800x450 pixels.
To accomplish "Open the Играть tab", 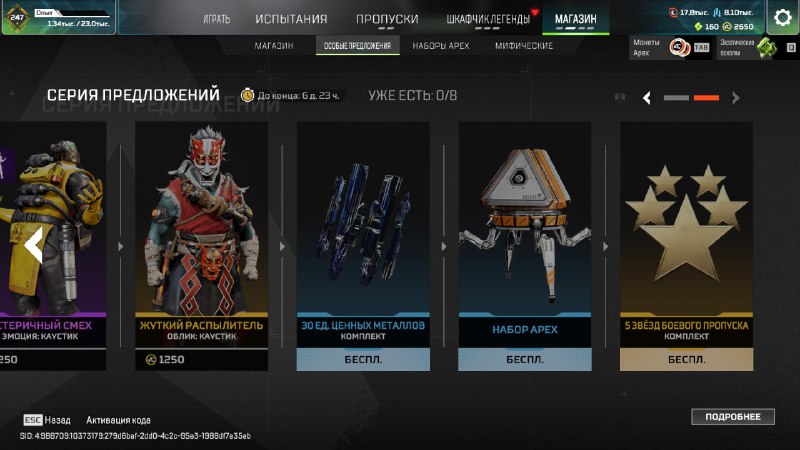I will (x=216, y=19).
